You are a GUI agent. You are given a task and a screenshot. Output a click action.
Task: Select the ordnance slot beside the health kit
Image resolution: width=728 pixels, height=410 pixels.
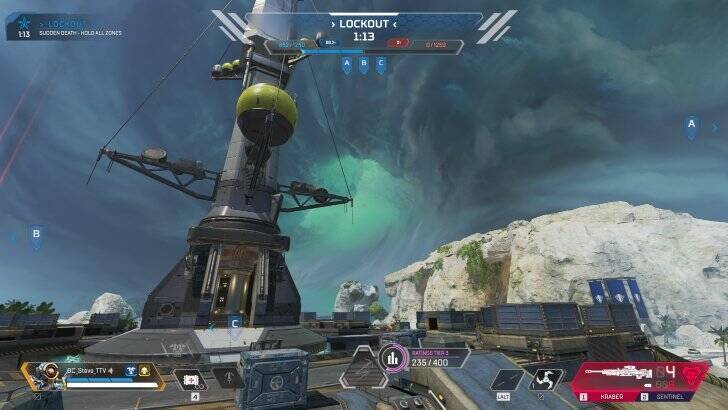coord(228,380)
